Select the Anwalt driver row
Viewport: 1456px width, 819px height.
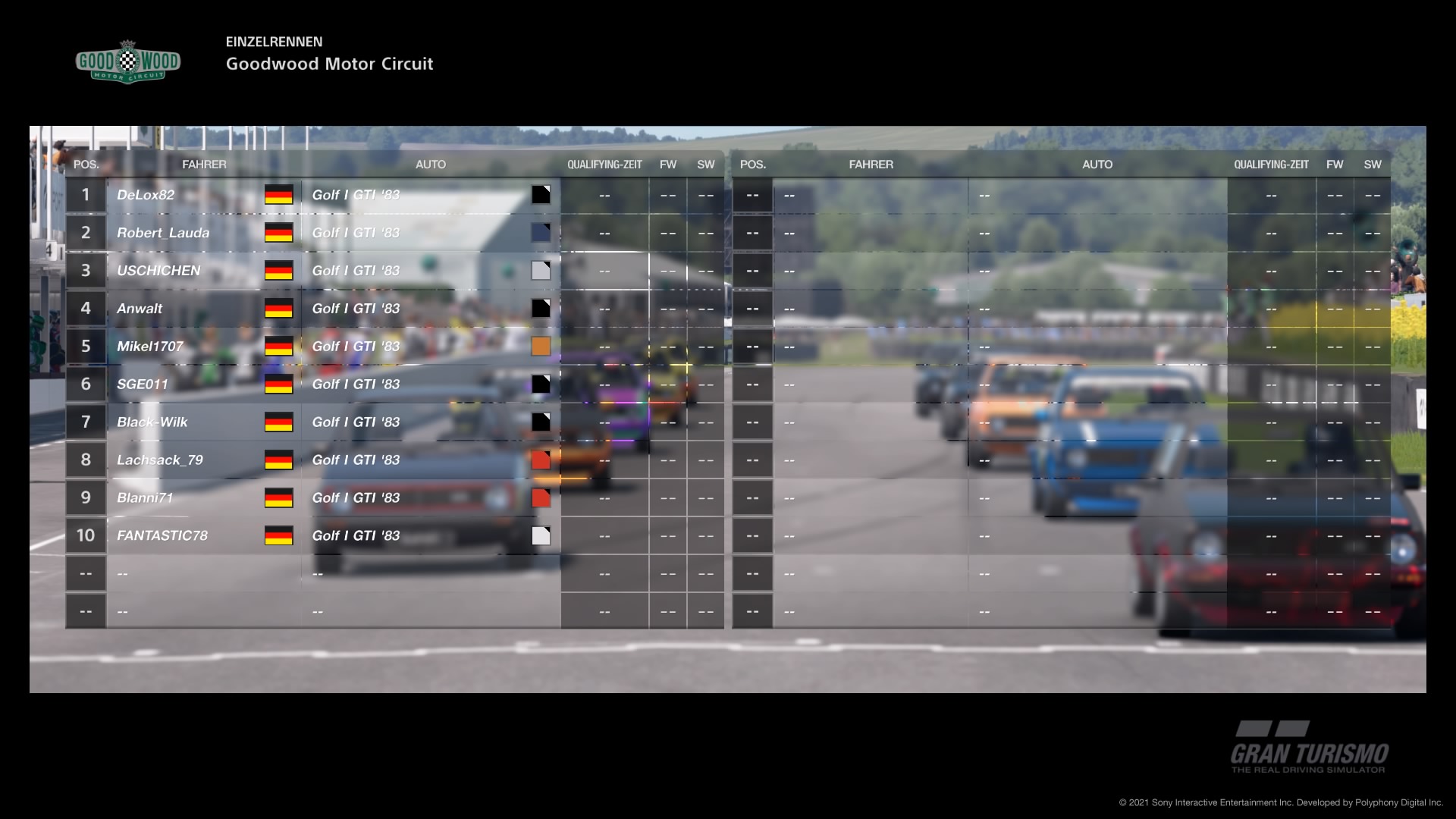click(140, 309)
